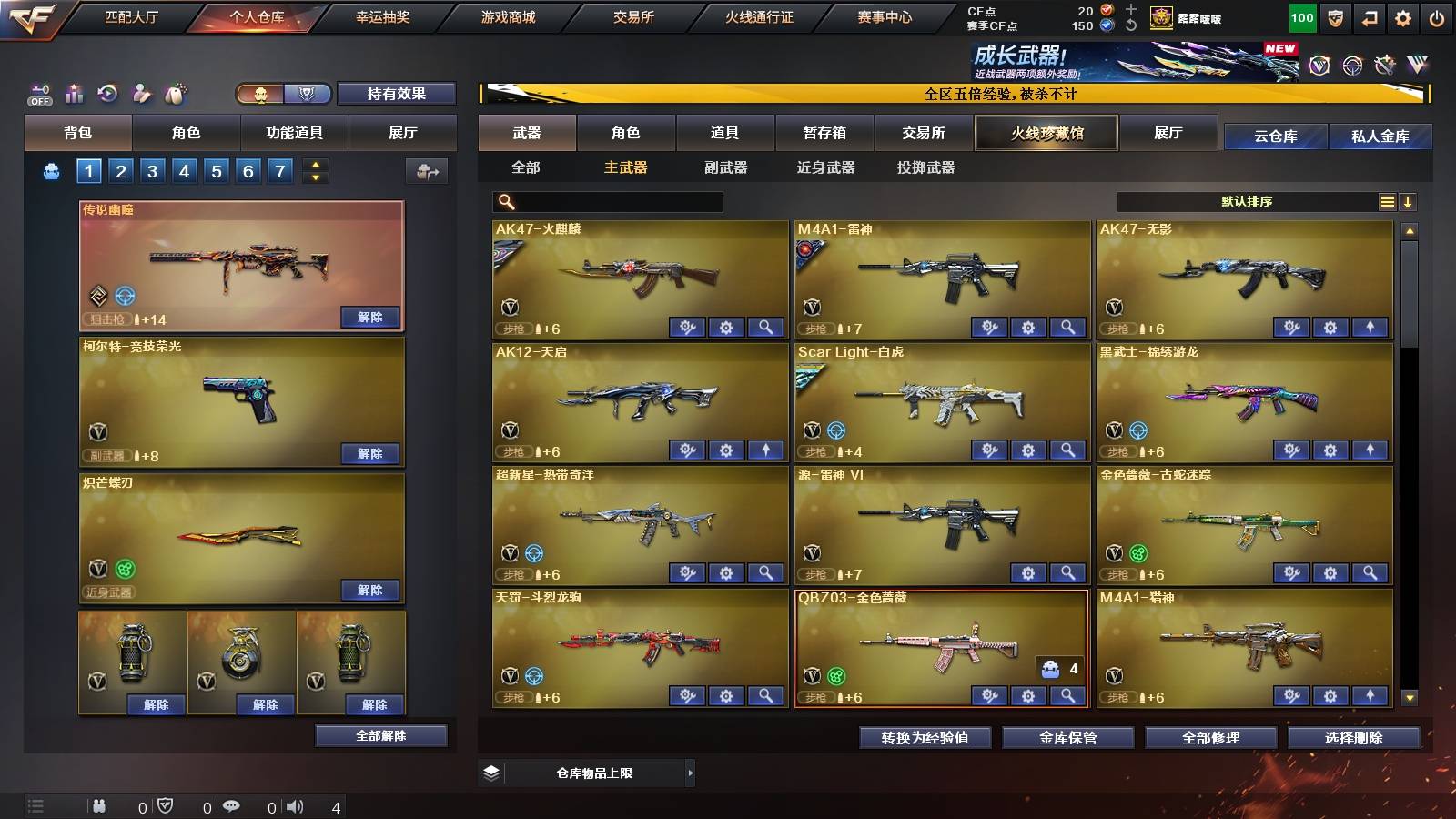The image size is (1456, 819).
Task: Click the 全部解除 button under the backpack
Action: click(x=380, y=735)
